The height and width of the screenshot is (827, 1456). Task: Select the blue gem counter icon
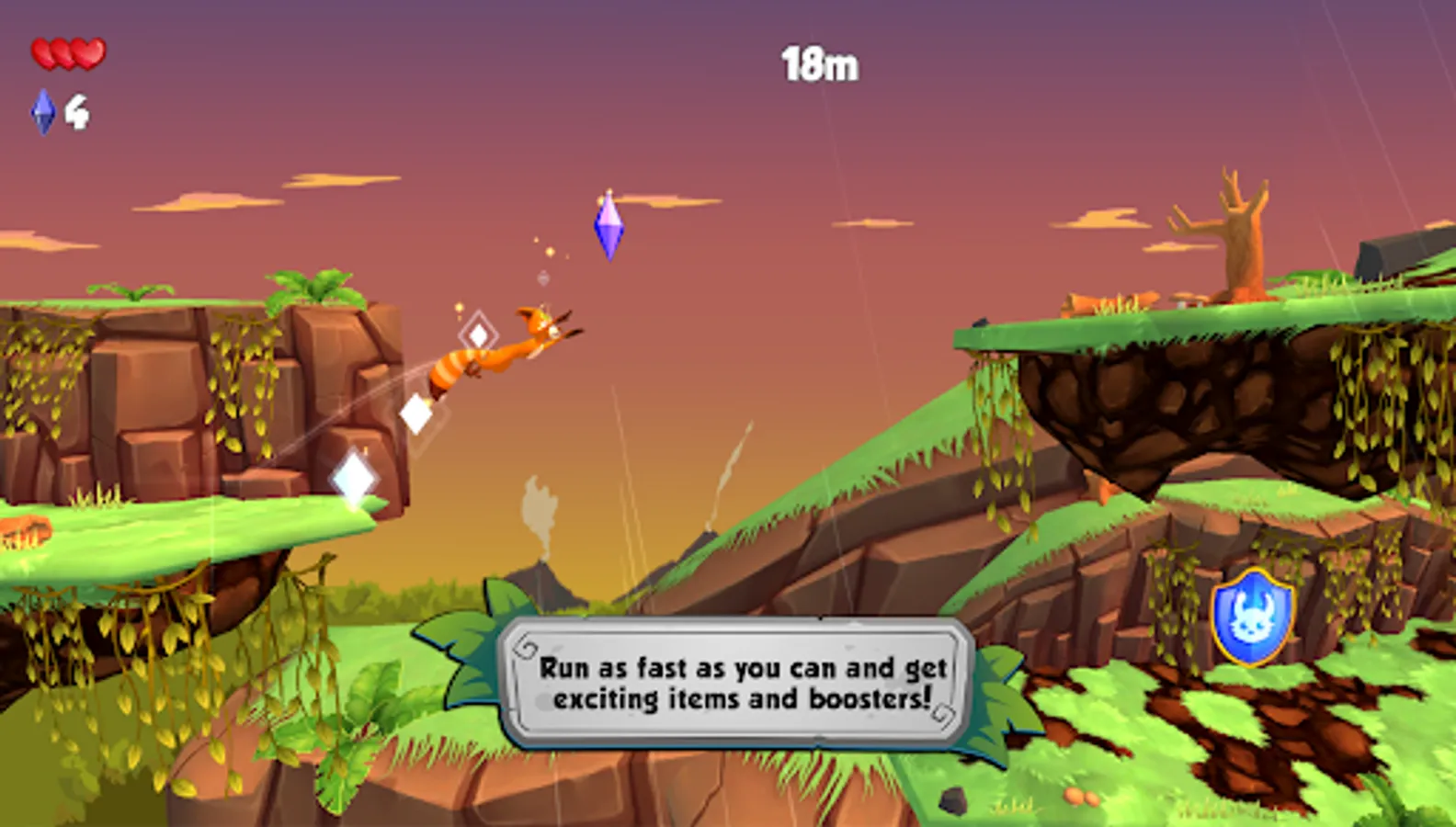pyautogui.click(x=41, y=112)
